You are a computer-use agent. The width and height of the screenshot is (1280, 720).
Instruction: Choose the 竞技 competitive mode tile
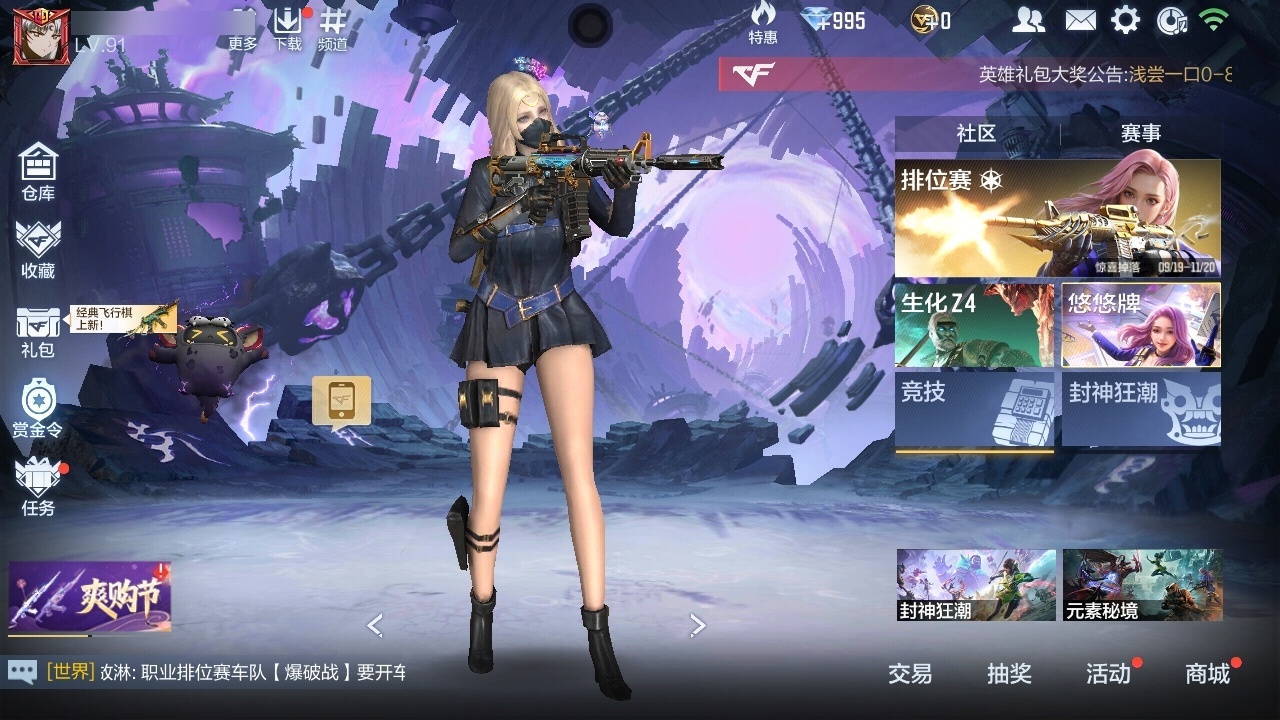(974, 410)
